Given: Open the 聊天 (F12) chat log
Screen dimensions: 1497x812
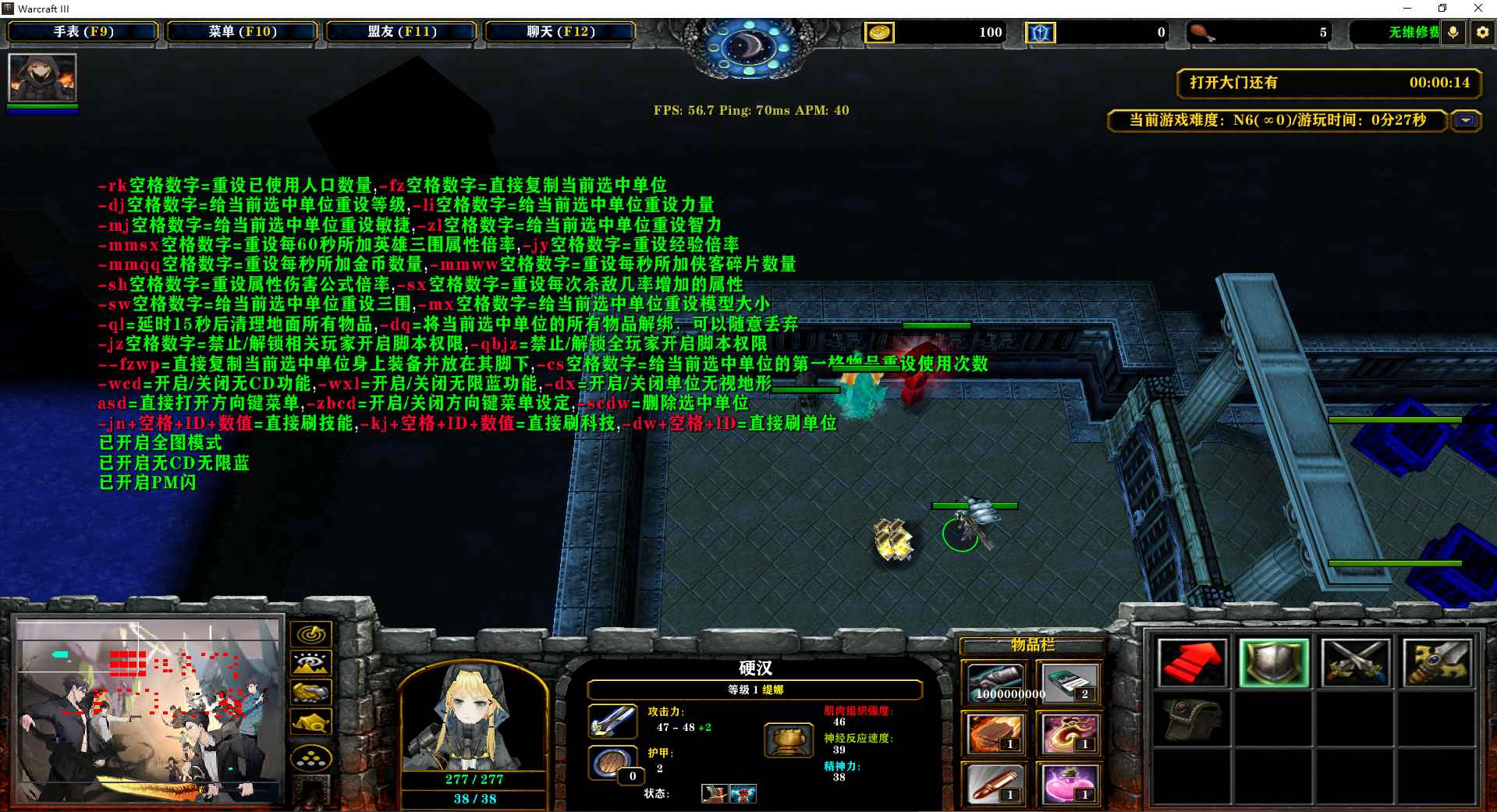Looking at the screenshot, I should [560, 32].
